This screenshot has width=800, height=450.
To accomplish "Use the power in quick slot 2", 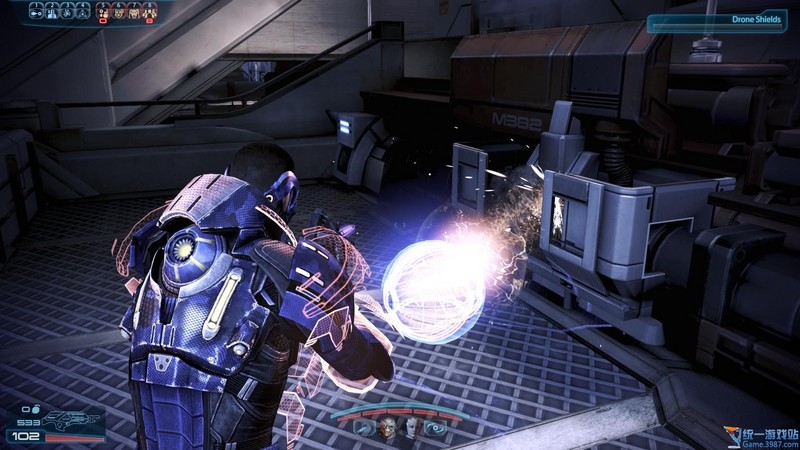I will click(53, 12).
